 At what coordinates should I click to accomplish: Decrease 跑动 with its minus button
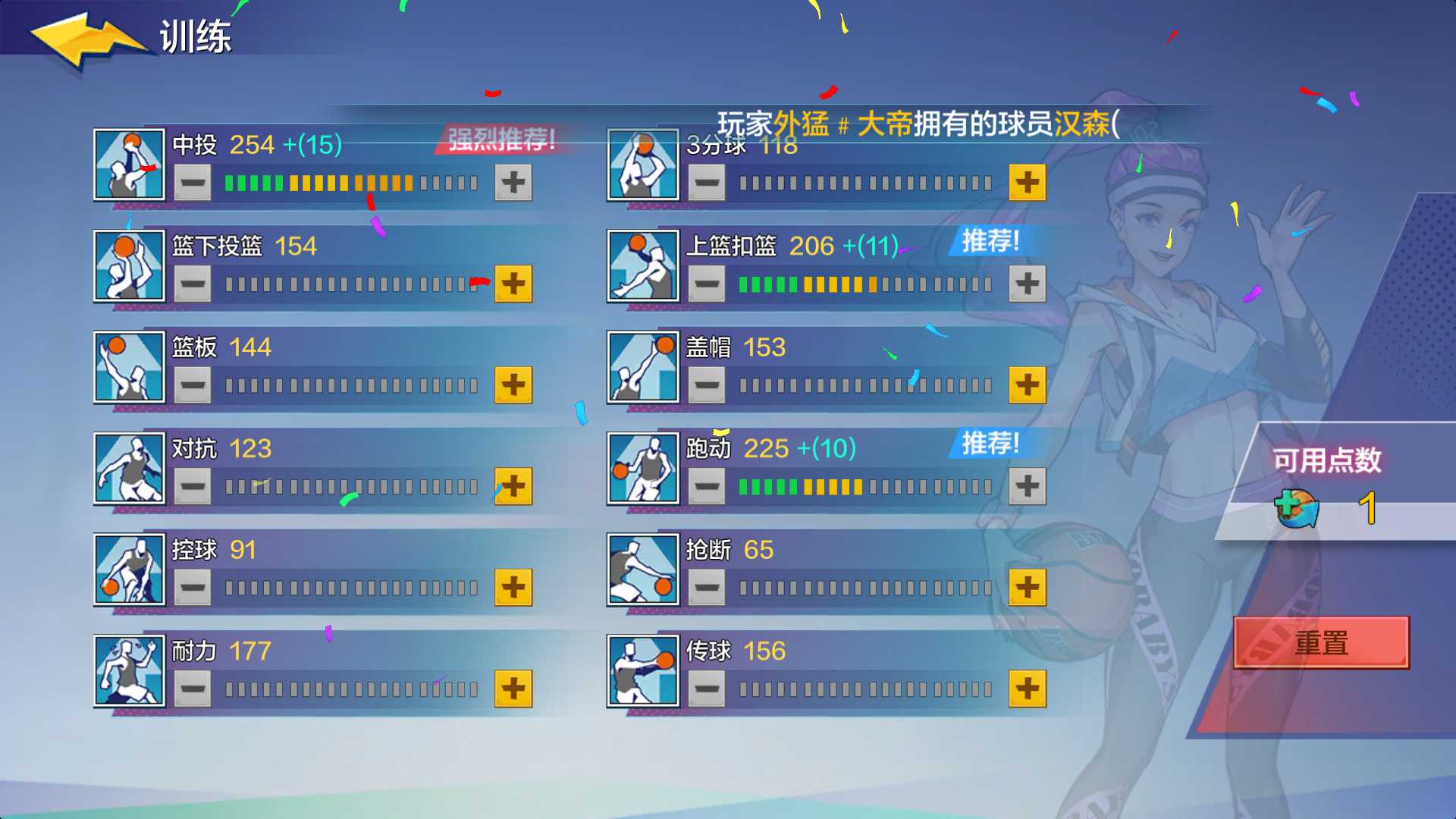[x=705, y=486]
